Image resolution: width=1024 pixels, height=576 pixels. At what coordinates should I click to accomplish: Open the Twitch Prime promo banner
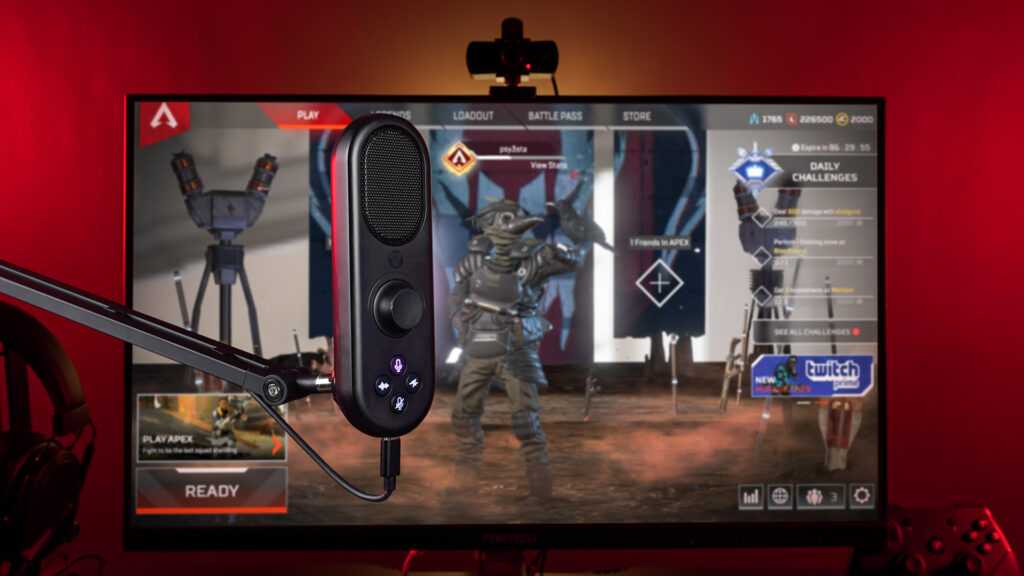click(x=812, y=376)
